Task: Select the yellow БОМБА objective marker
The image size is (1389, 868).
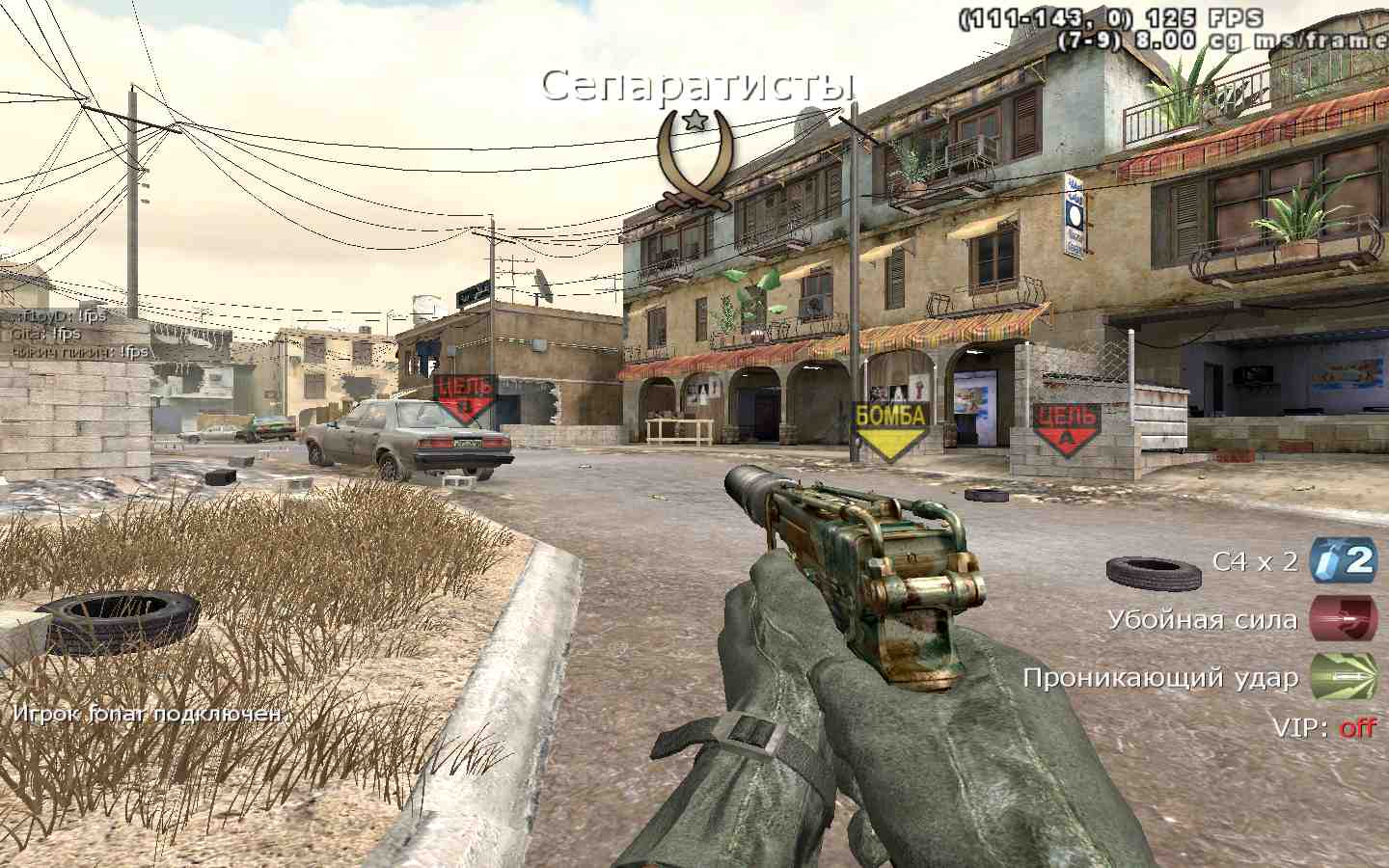Action: click(x=889, y=428)
